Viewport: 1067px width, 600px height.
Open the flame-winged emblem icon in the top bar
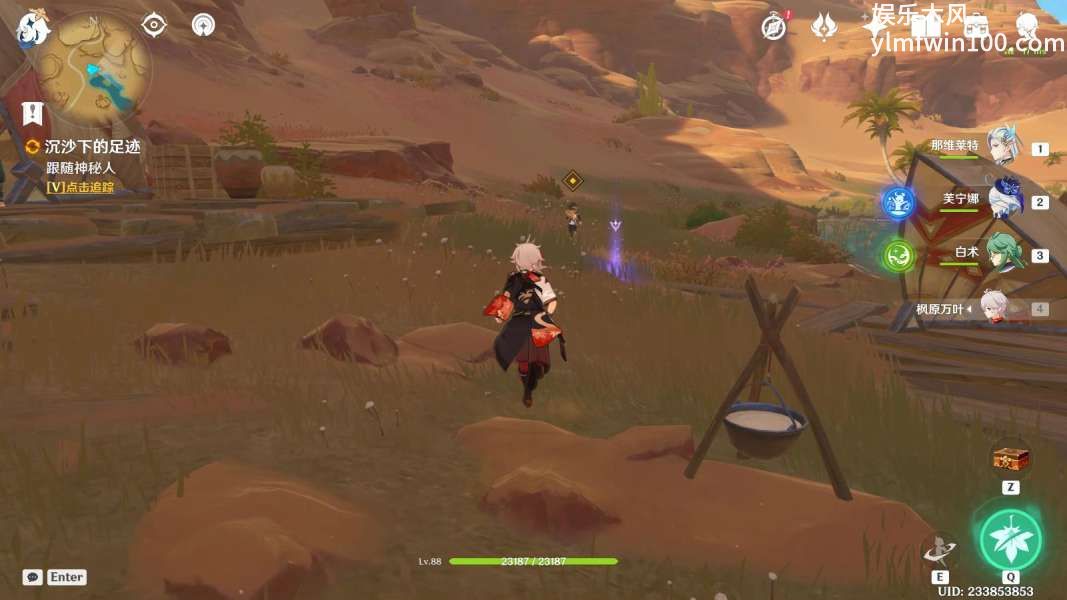tap(824, 27)
